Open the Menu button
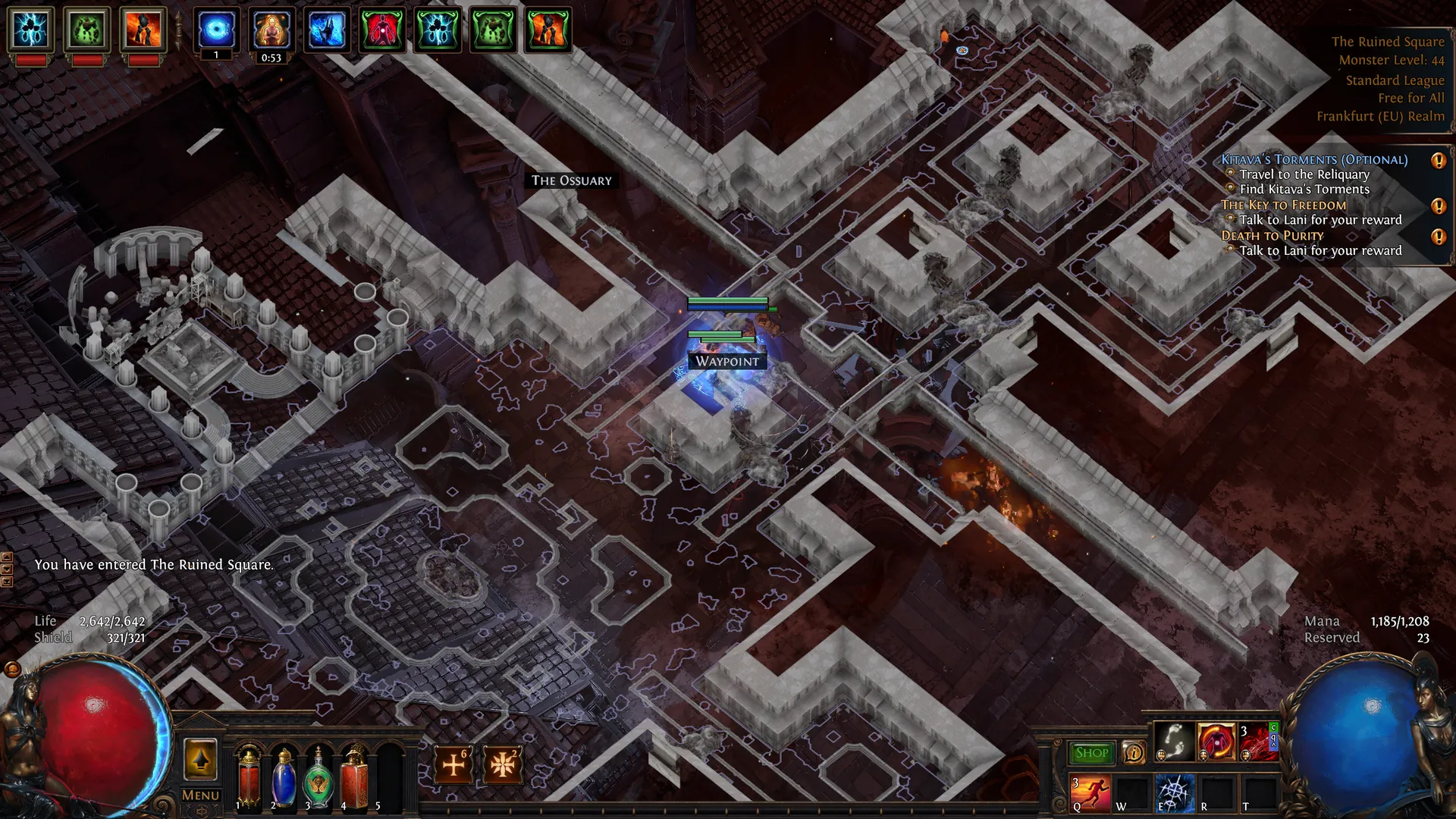1456x819 pixels. (200, 795)
